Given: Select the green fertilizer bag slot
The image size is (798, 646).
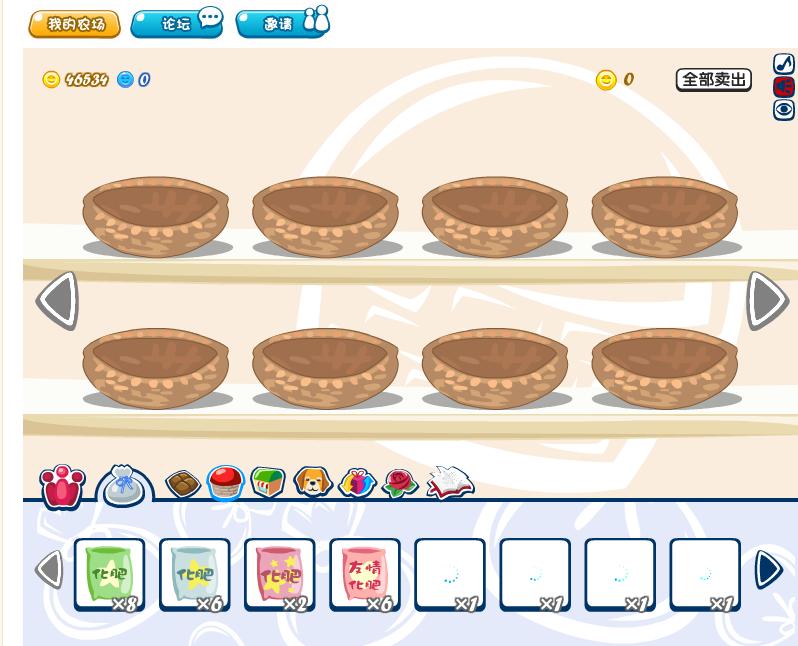Looking at the screenshot, I should coord(109,574).
